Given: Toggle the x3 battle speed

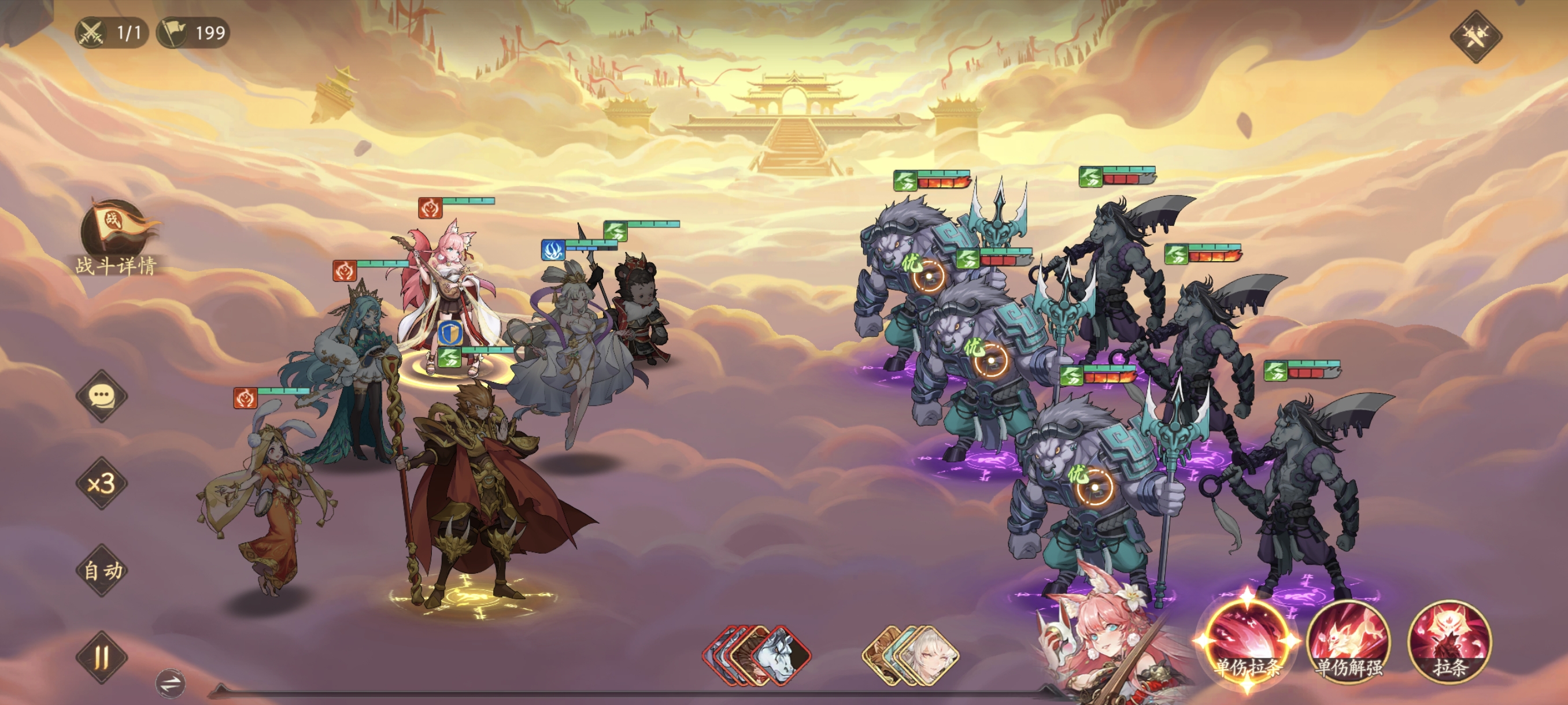Looking at the screenshot, I should click(x=102, y=484).
